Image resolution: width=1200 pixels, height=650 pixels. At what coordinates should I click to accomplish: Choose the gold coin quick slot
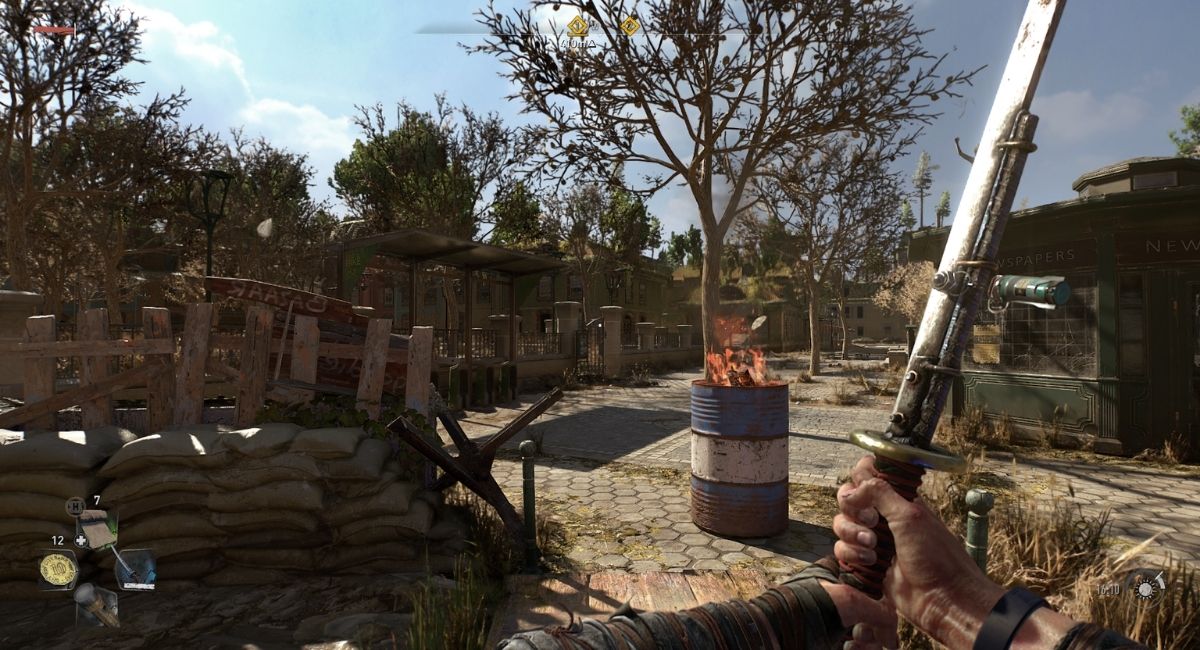pos(58,570)
